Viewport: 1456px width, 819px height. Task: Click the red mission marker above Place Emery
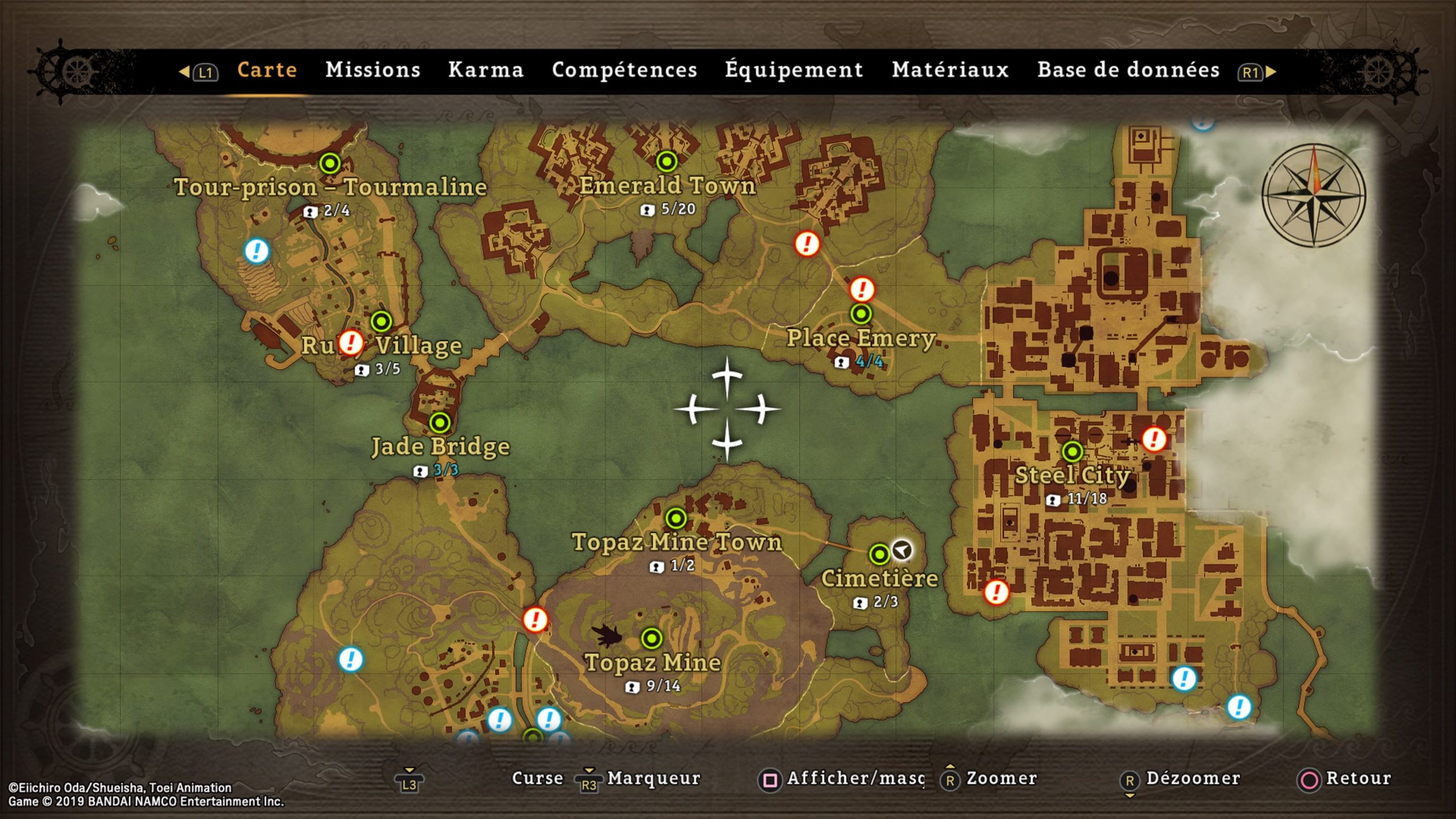click(x=862, y=289)
